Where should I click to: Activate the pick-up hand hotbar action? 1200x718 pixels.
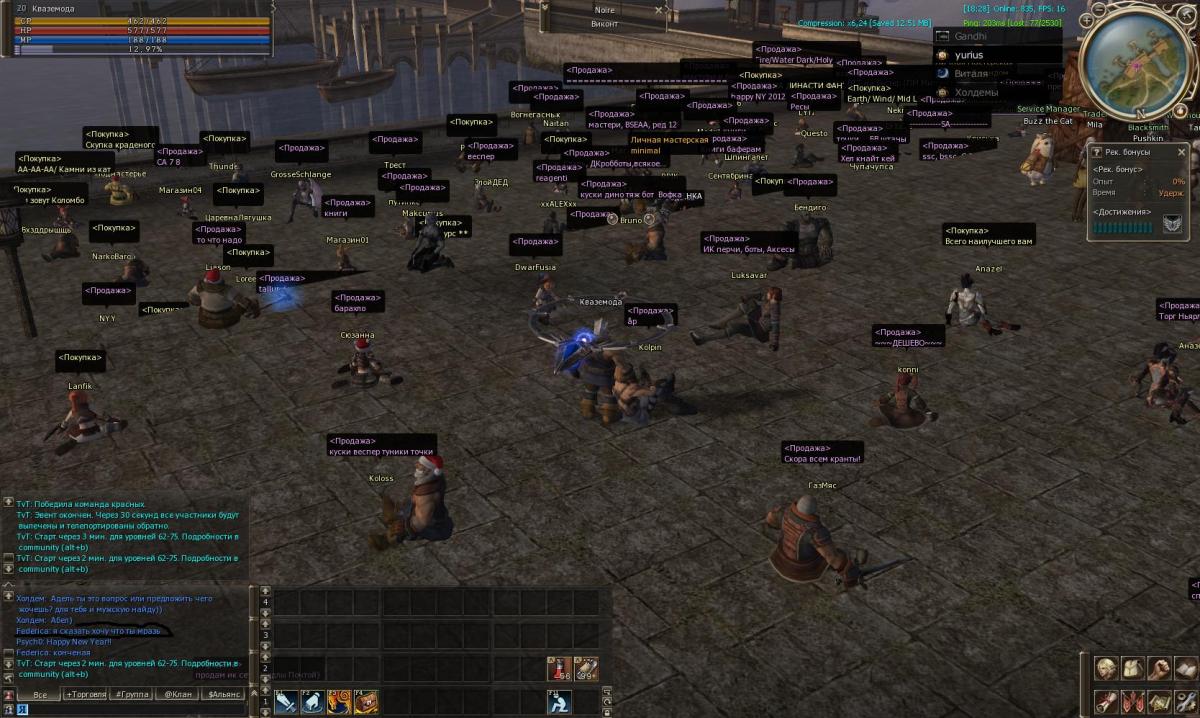click(312, 702)
